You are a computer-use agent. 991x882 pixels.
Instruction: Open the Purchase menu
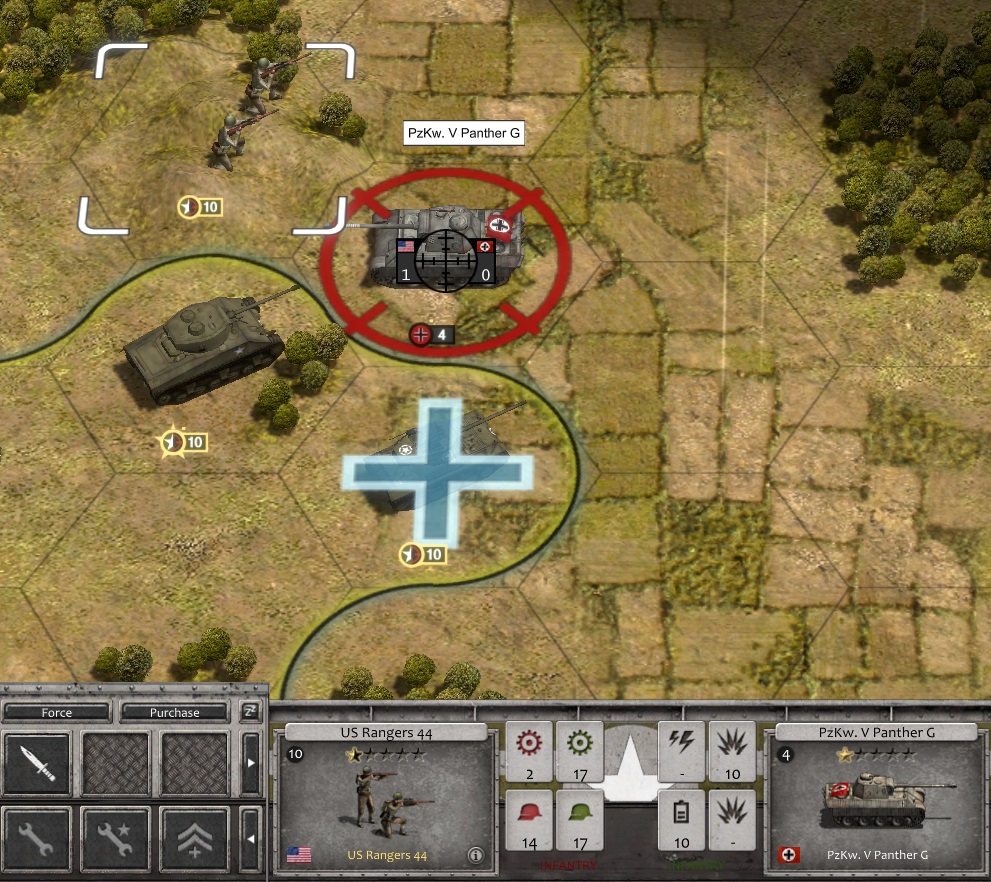click(175, 713)
